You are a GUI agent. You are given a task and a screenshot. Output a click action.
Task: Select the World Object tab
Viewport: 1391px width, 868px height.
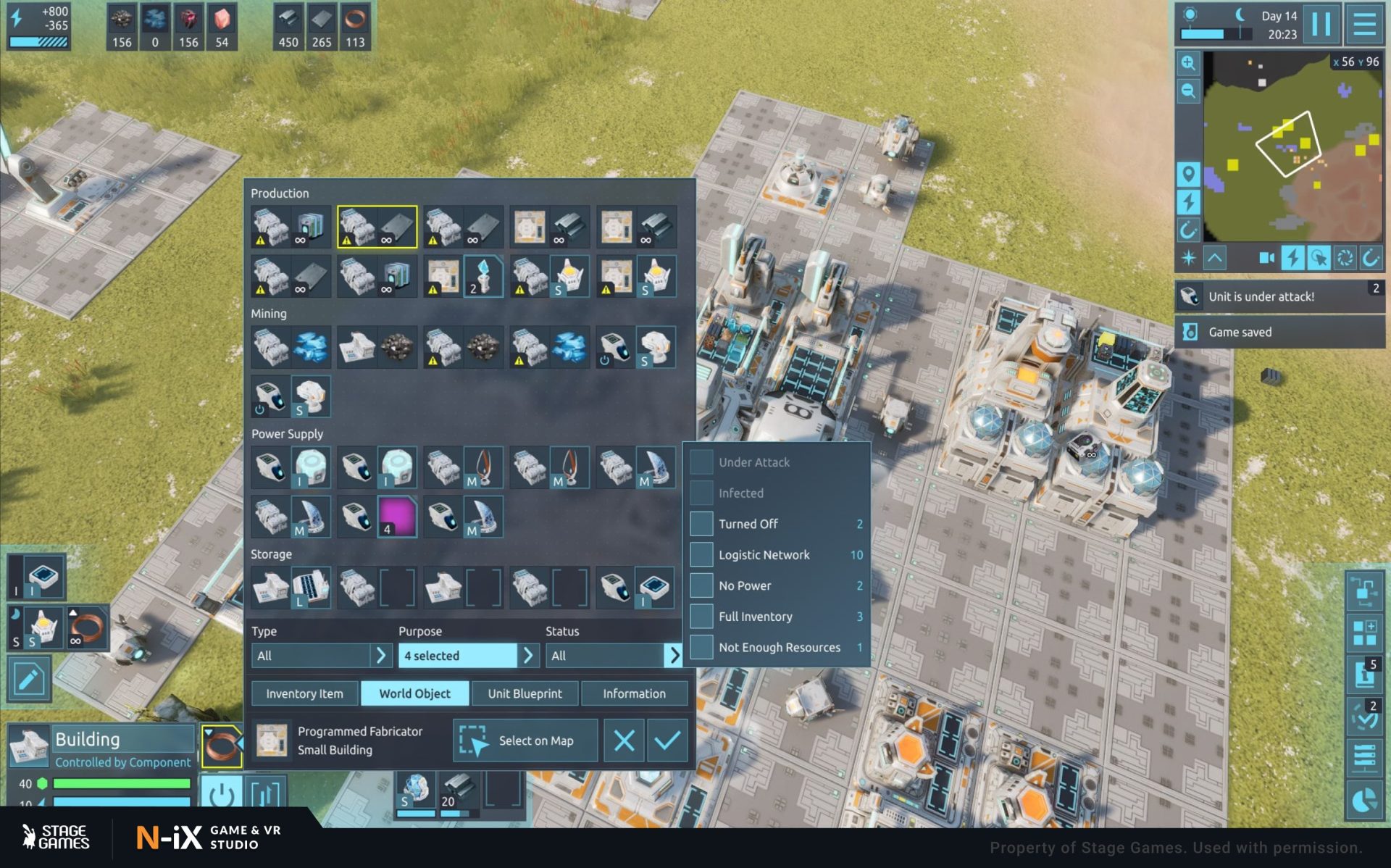(414, 693)
